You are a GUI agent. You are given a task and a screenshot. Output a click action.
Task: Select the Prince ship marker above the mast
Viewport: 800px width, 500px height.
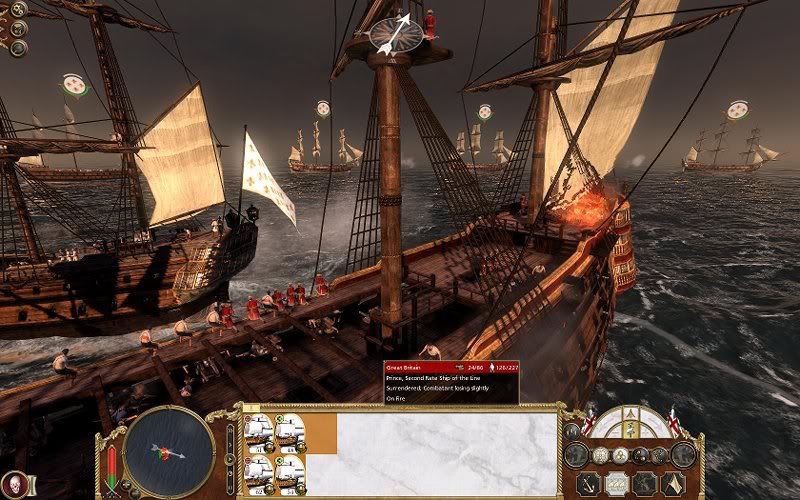coord(324,107)
